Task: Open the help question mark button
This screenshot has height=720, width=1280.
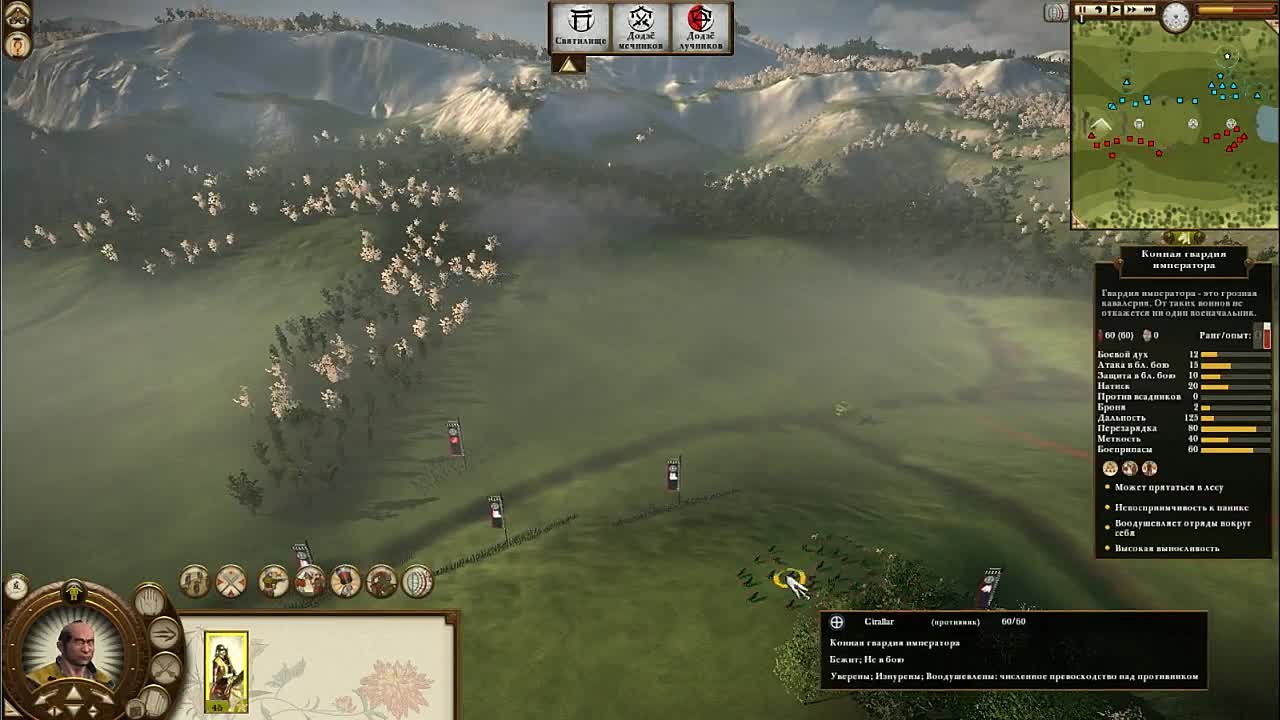Action: (x=17, y=45)
